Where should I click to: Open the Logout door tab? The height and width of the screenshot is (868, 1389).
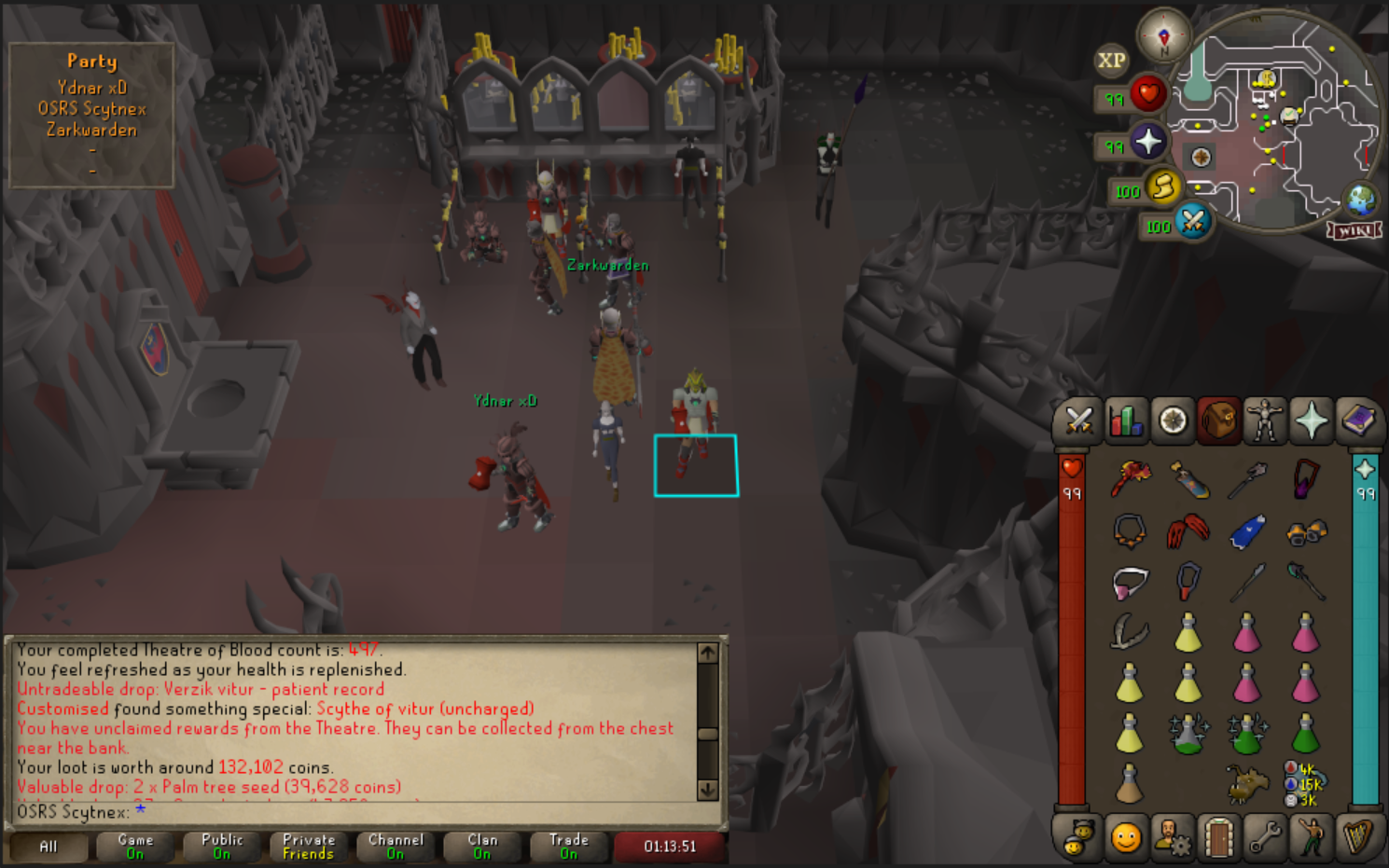1218,836
